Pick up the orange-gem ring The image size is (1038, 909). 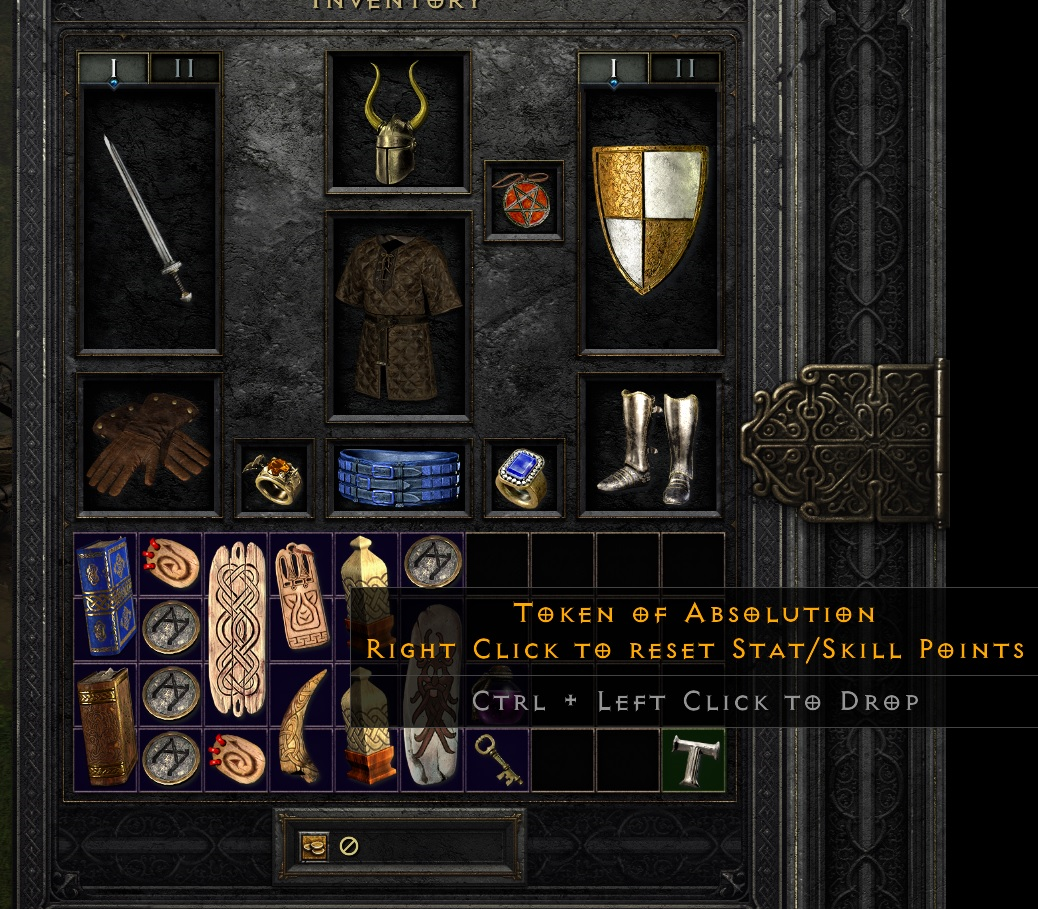pyautogui.click(x=274, y=478)
